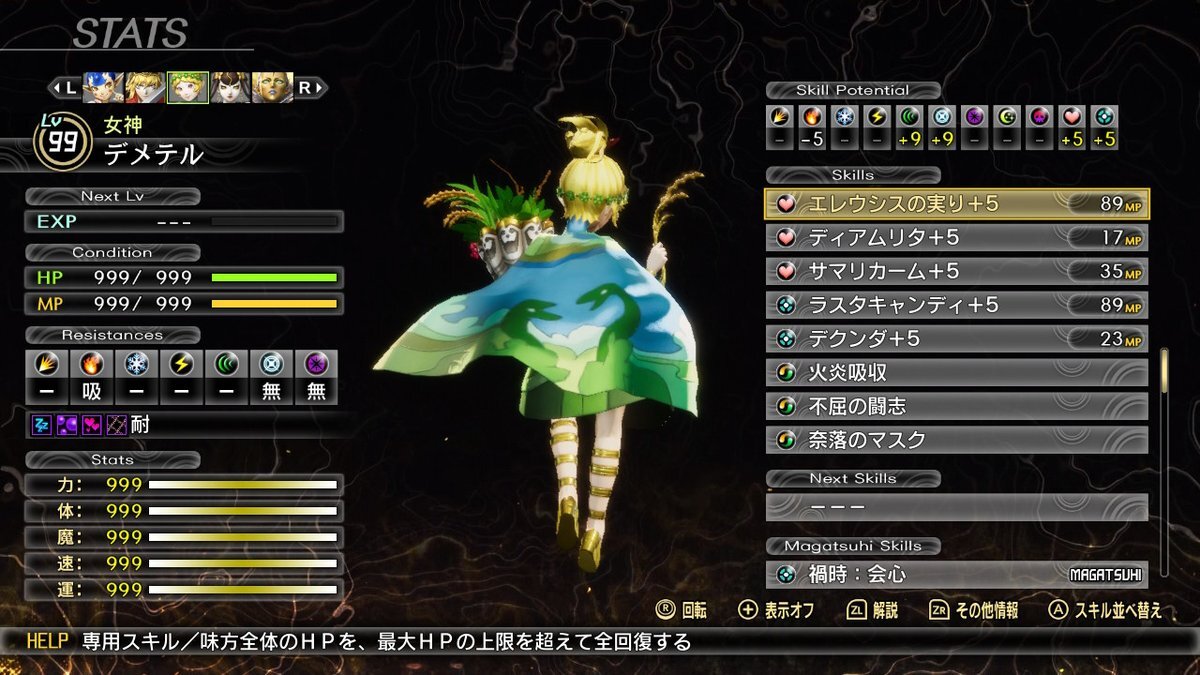Select the golden-faced demon portrait
Image resolution: width=1200 pixels, height=675 pixels.
click(x=272, y=87)
